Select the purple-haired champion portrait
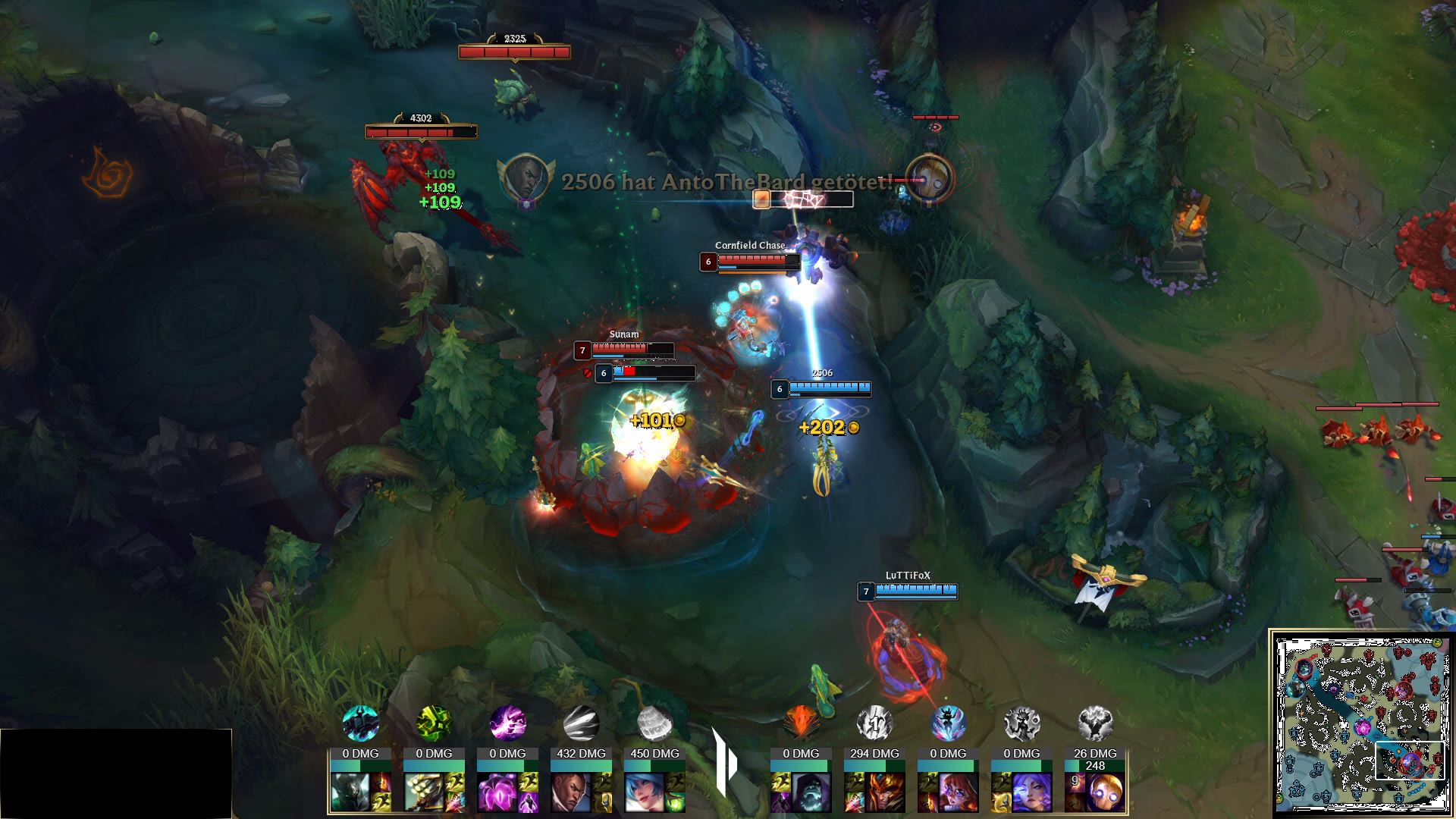The width and height of the screenshot is (1456, 819). pyautogui.click(x=1031, y=792)
